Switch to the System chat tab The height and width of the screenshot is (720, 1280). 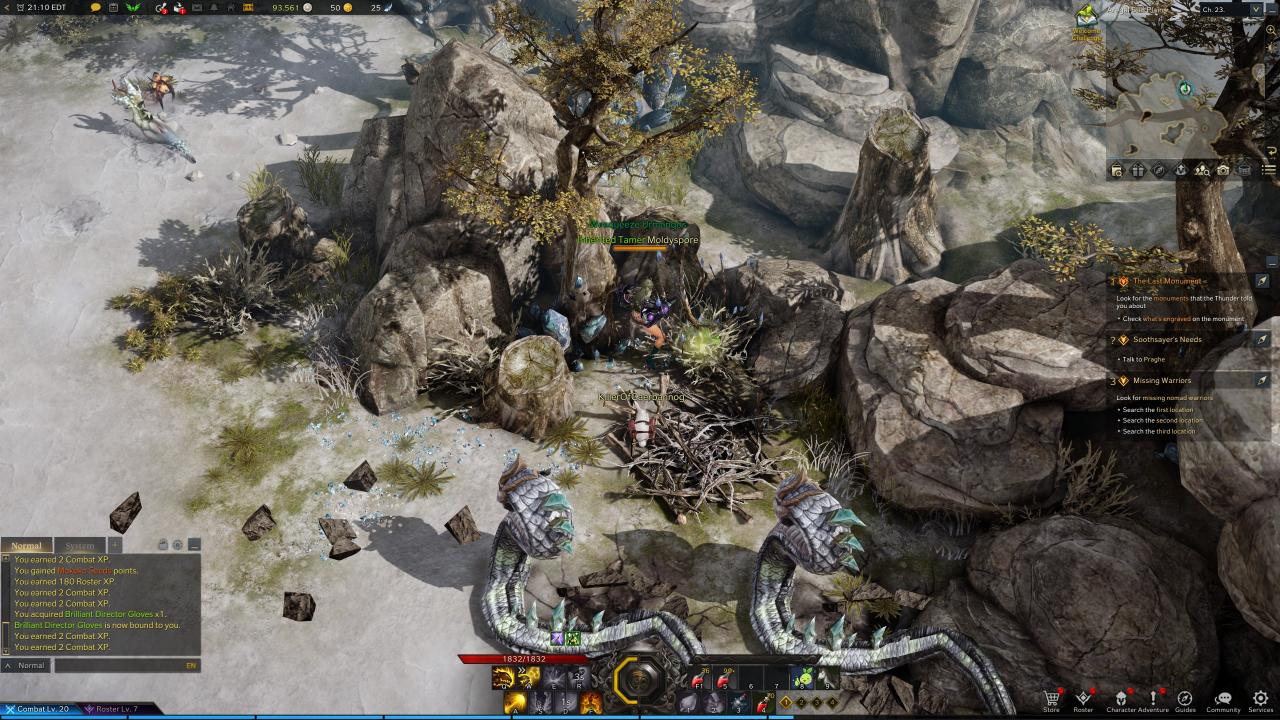[x=79, y=546]
